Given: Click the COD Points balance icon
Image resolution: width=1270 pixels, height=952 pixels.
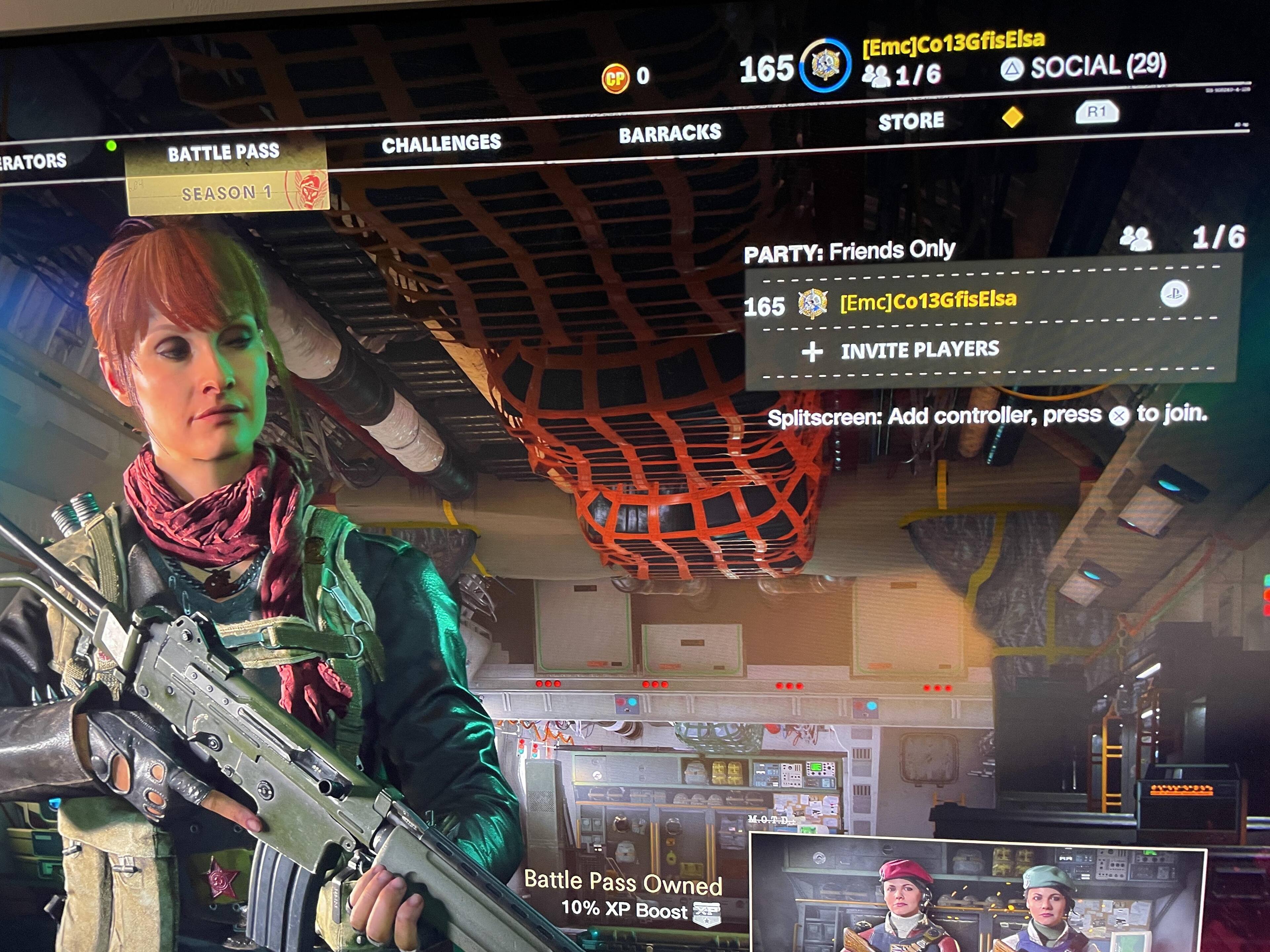Looking at the screenshot, I should pyautogui.click(x=615, y=77).
